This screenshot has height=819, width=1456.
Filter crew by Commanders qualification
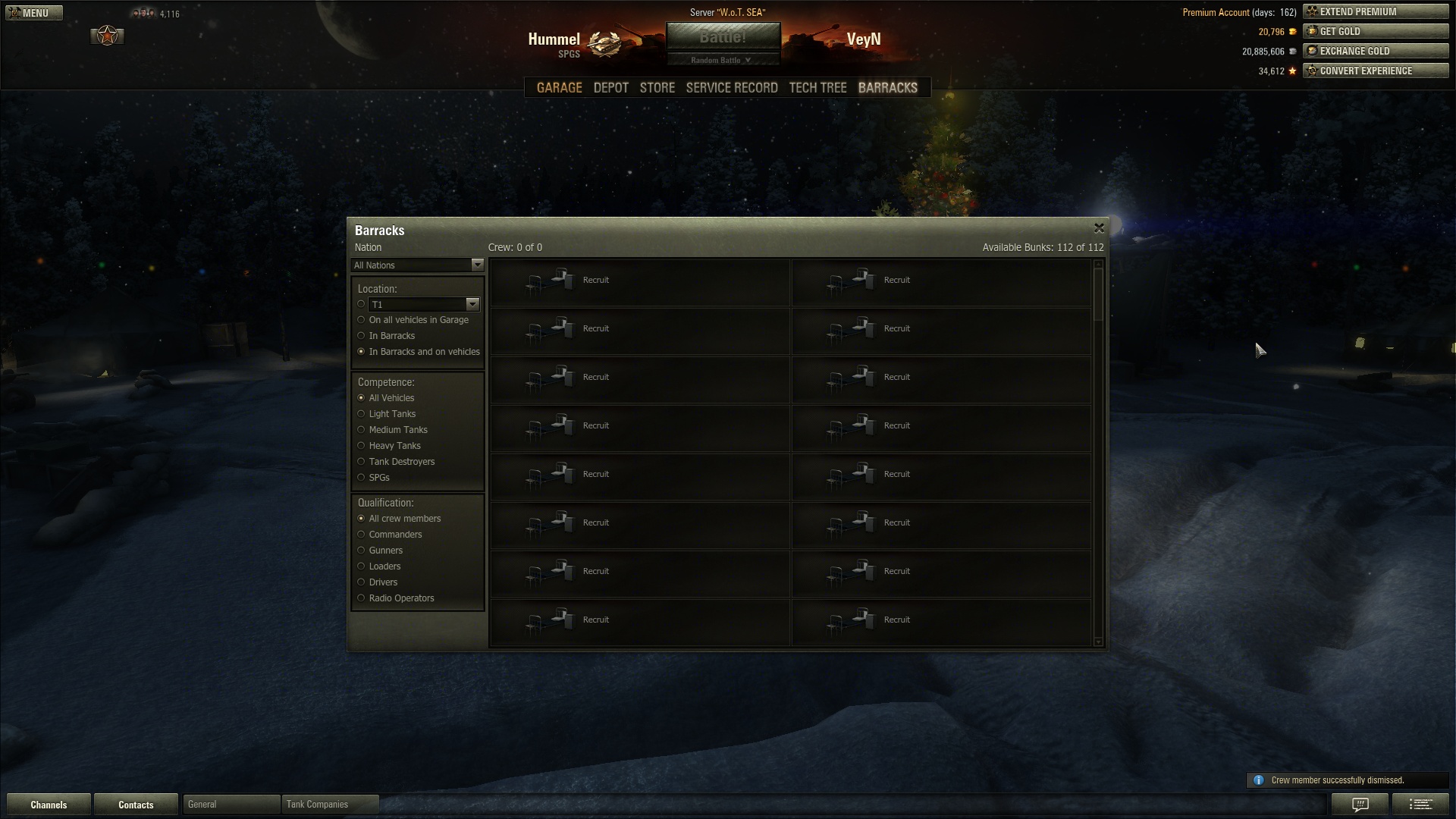coord(362,535)
